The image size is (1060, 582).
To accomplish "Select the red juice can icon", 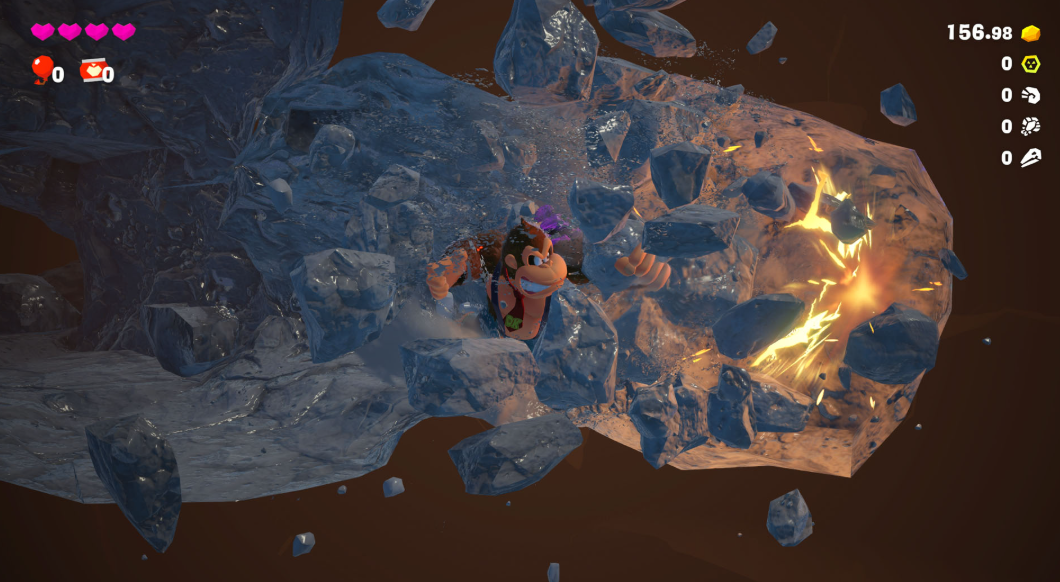I will 92,71.
